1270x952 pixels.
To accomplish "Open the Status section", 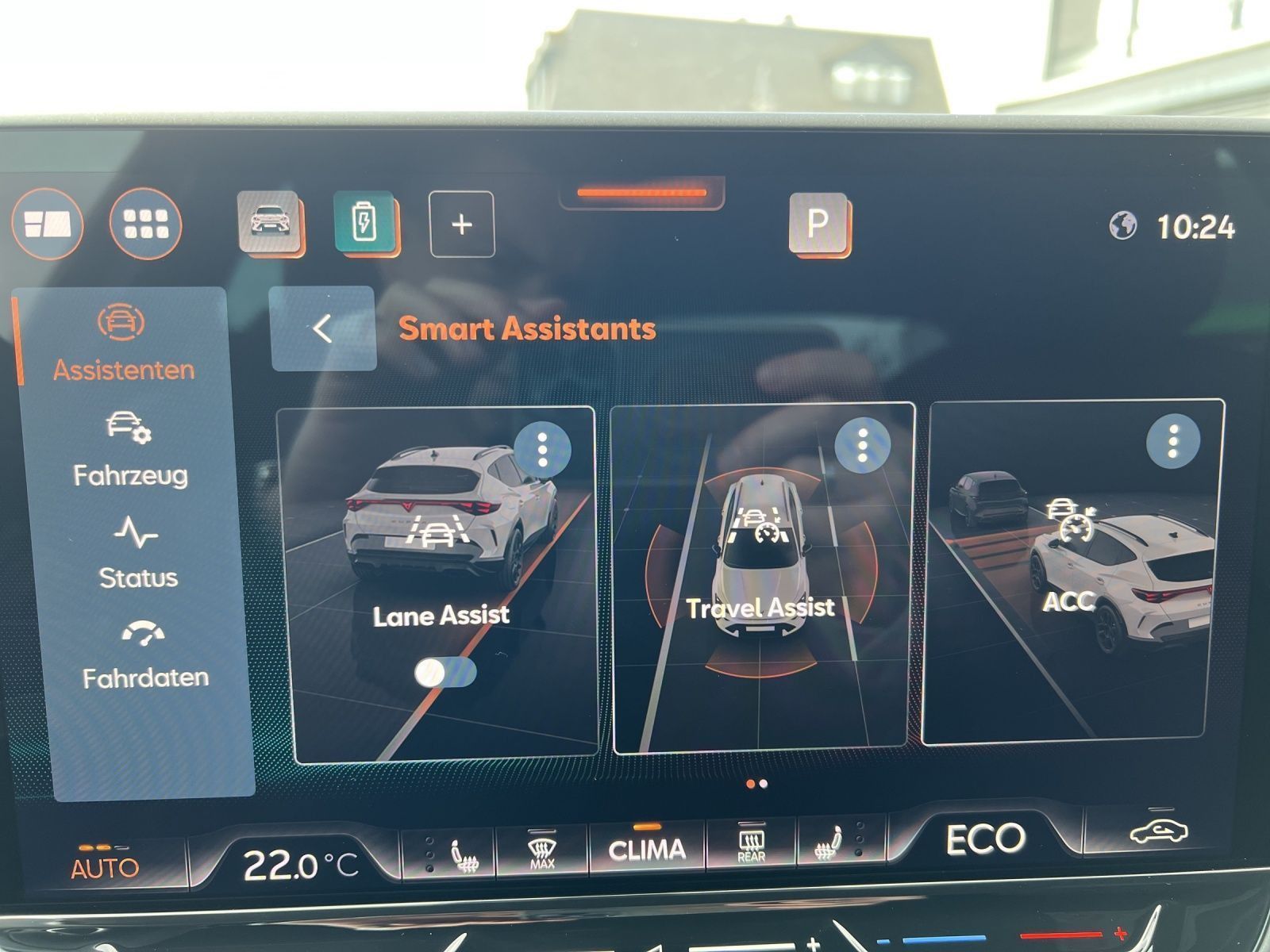I will coord(137,555).
